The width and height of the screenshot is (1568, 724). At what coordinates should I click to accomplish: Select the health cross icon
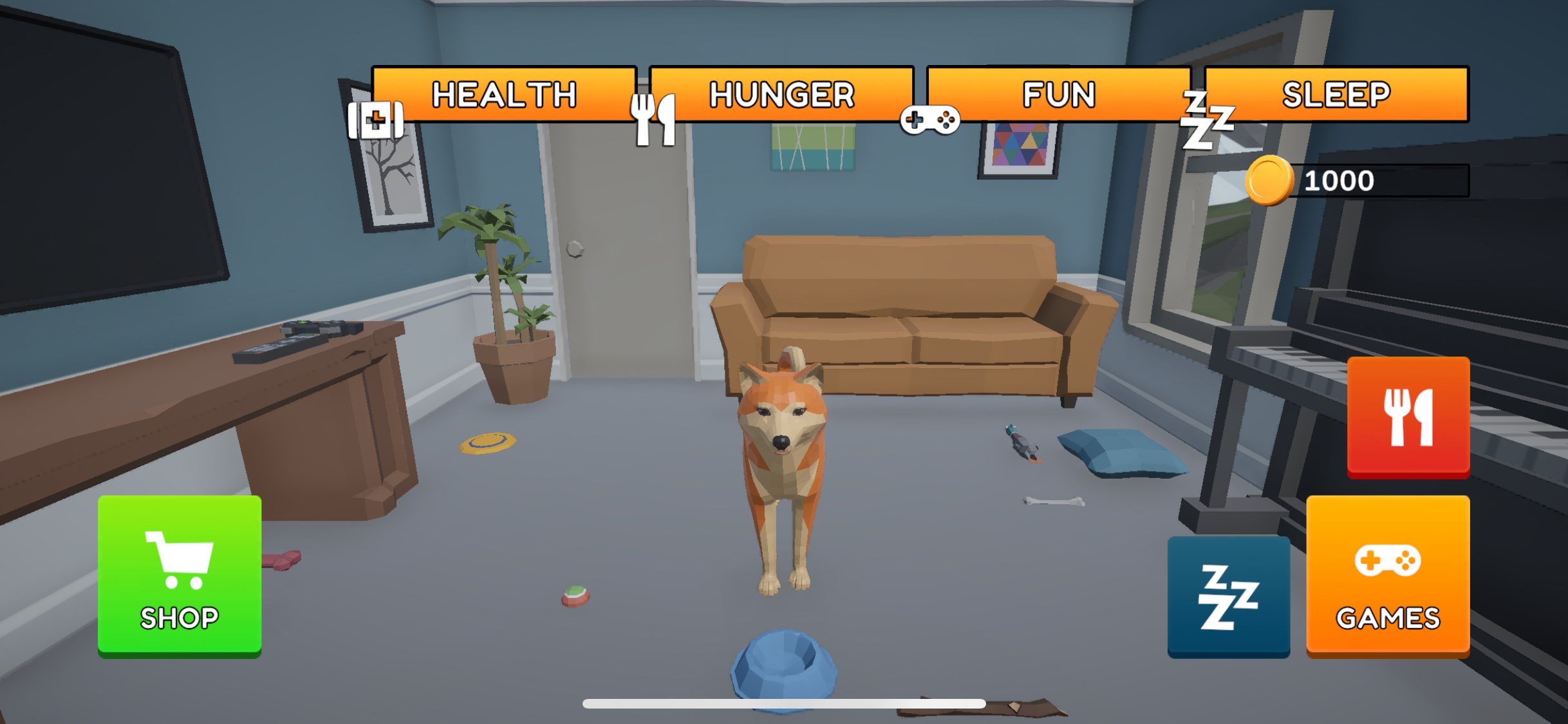(x=377, y=119)
